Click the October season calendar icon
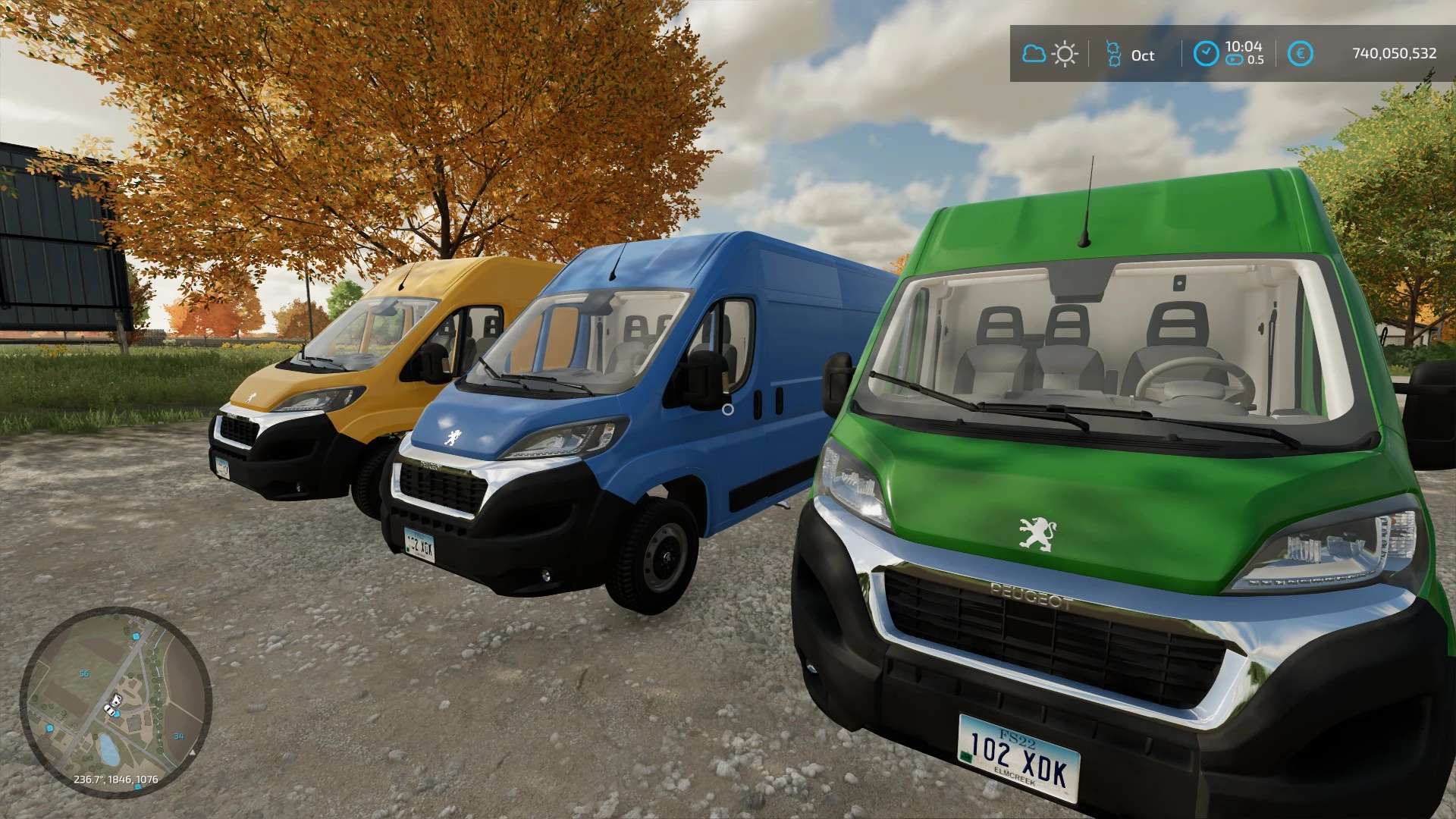The height and width of the screenshot is (819, 1456). [x=1113, y=54]
